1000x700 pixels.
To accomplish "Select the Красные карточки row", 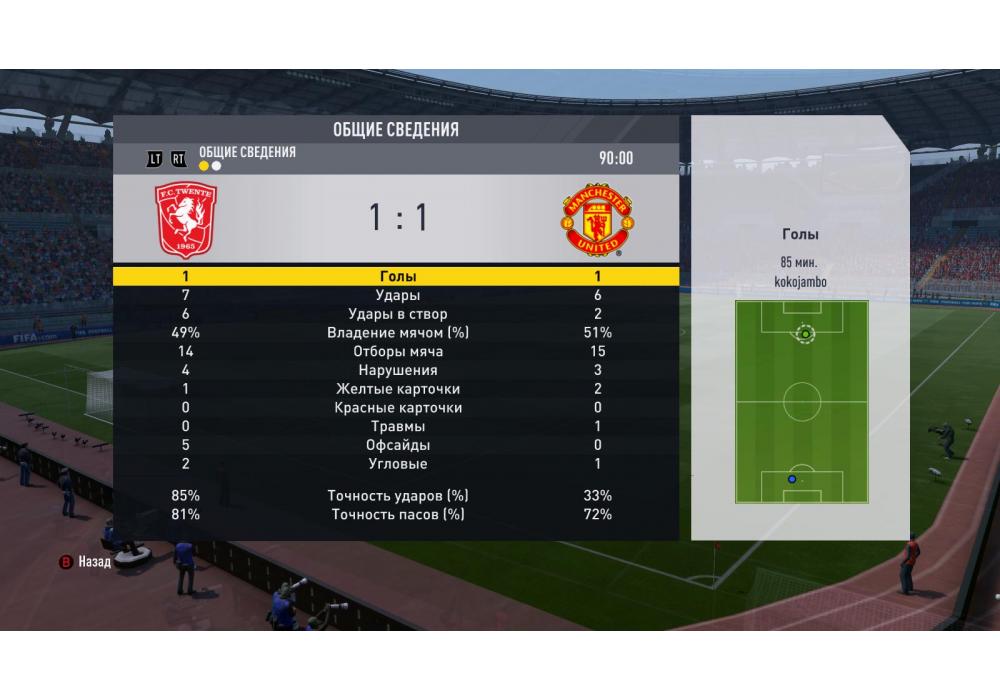I will coord(397,408).
